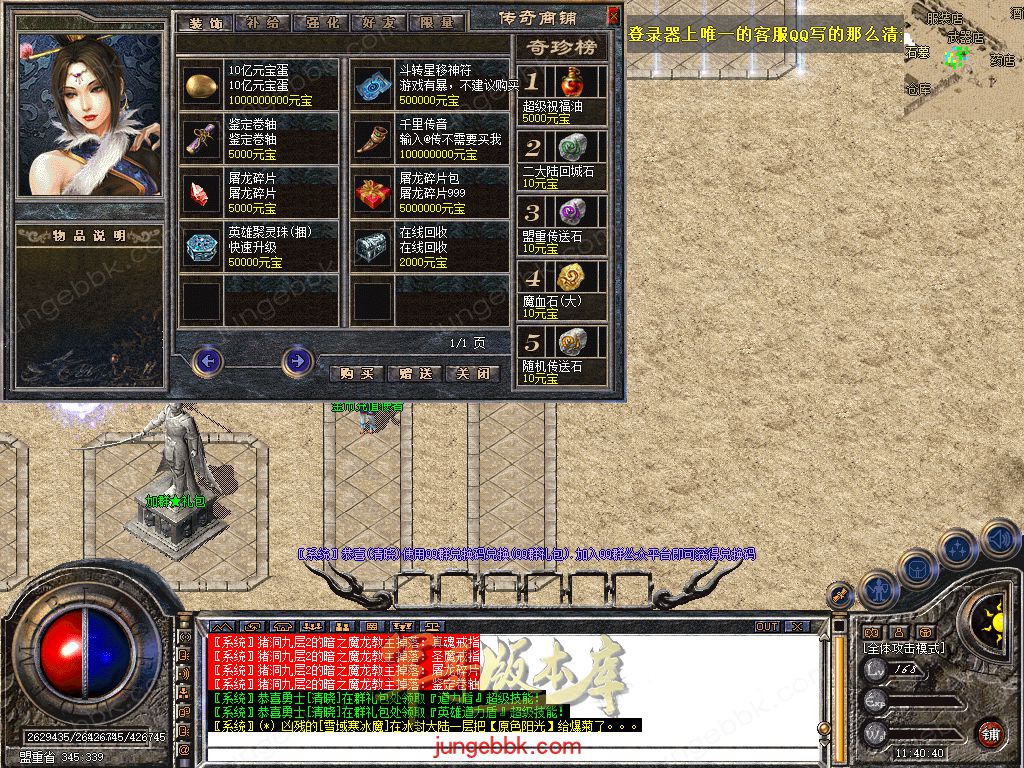Choose the 英雄聚灵珠 item
Screen dimensions: 1024x768
[x=201, y=246]
